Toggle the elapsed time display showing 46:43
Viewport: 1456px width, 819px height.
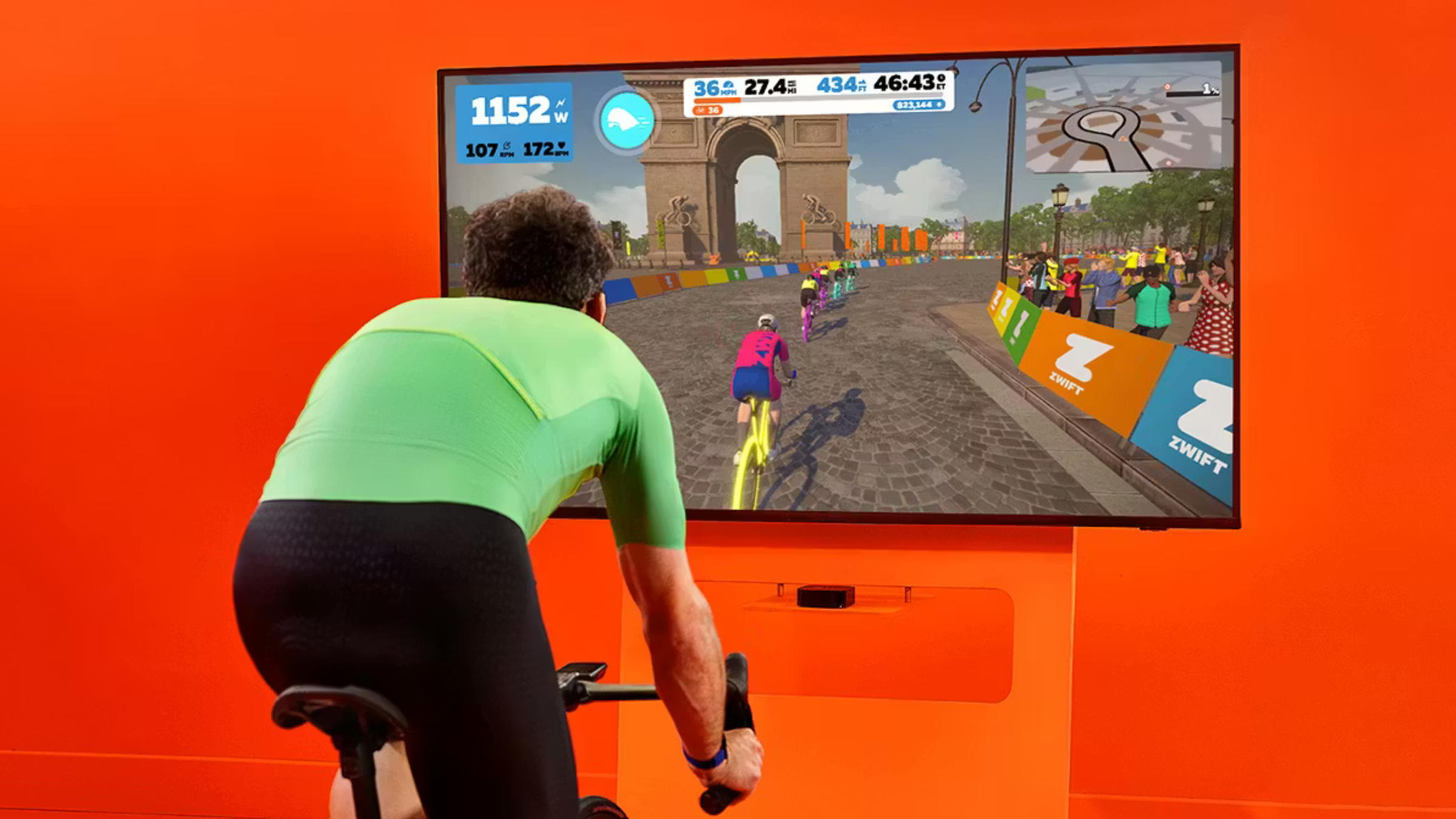(905, 84)
